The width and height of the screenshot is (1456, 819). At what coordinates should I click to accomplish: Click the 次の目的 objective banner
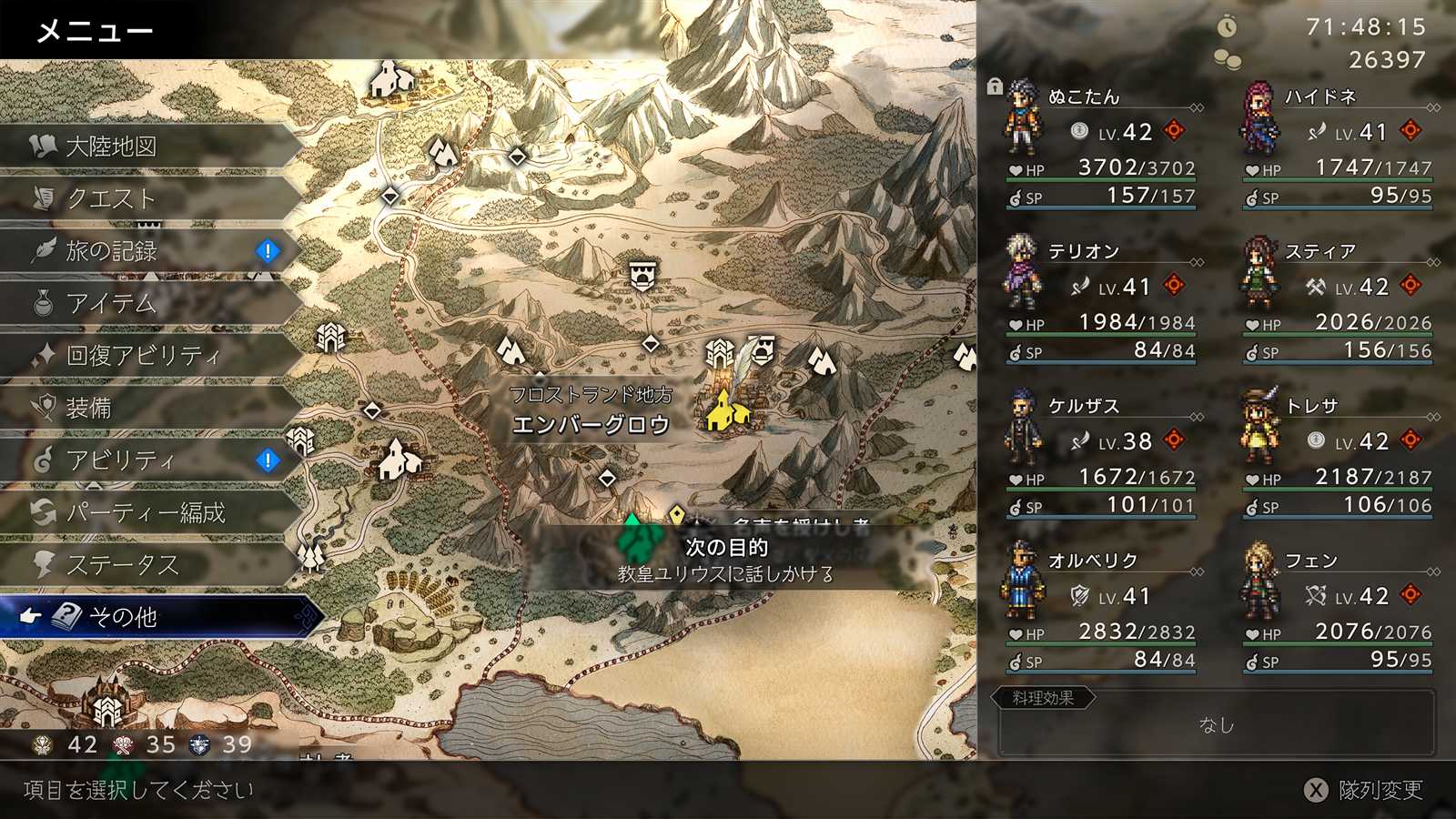[x=726, y=559]
